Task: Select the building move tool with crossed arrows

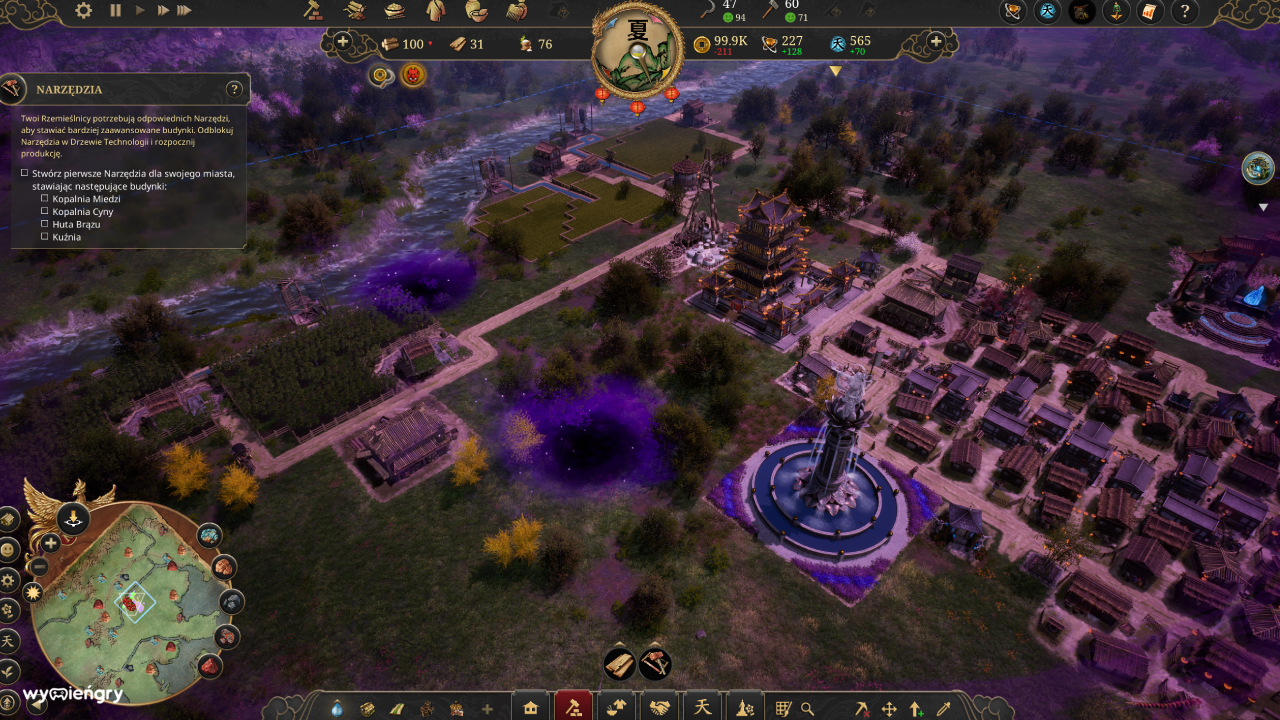Action: [889, 707]
